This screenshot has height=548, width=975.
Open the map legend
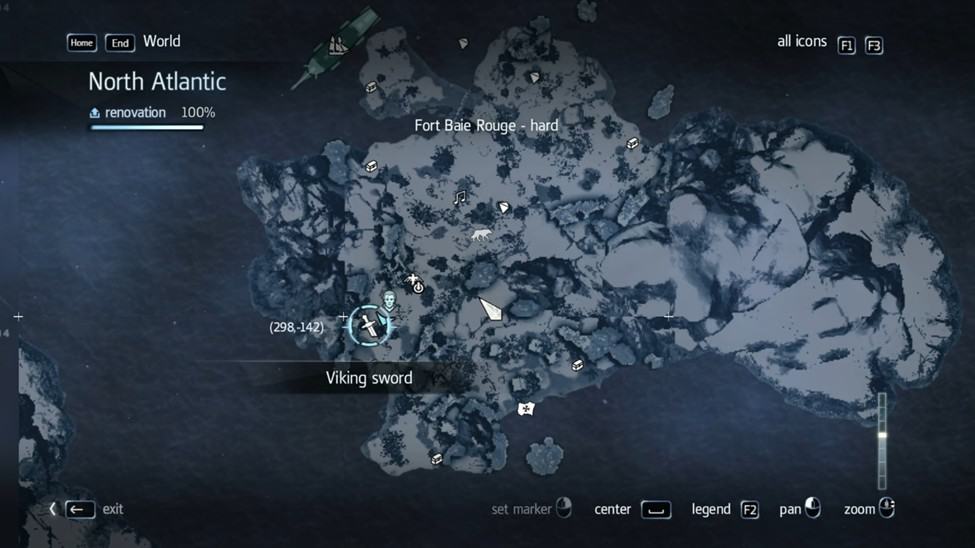[x=749, y=510]
